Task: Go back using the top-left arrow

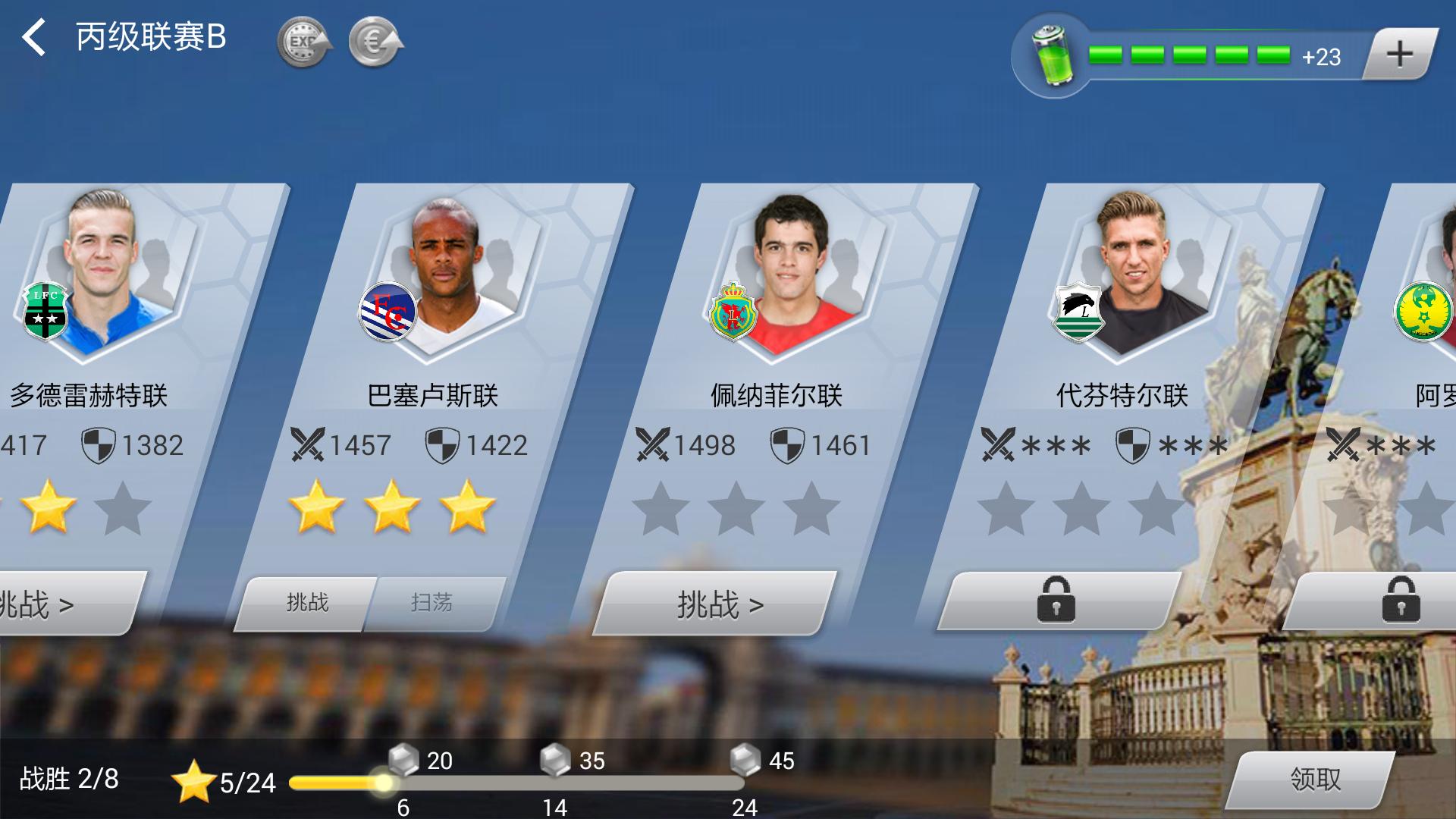Action: tap(34, 38)
